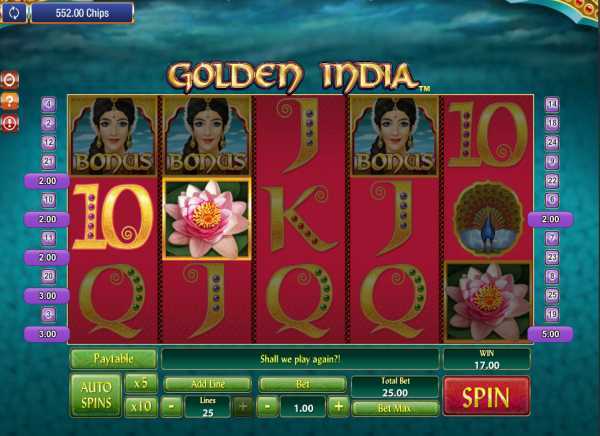Select payline number 4 marker
Image resolution: width=600 pixels, height=436 pixels.
point(48,104)
